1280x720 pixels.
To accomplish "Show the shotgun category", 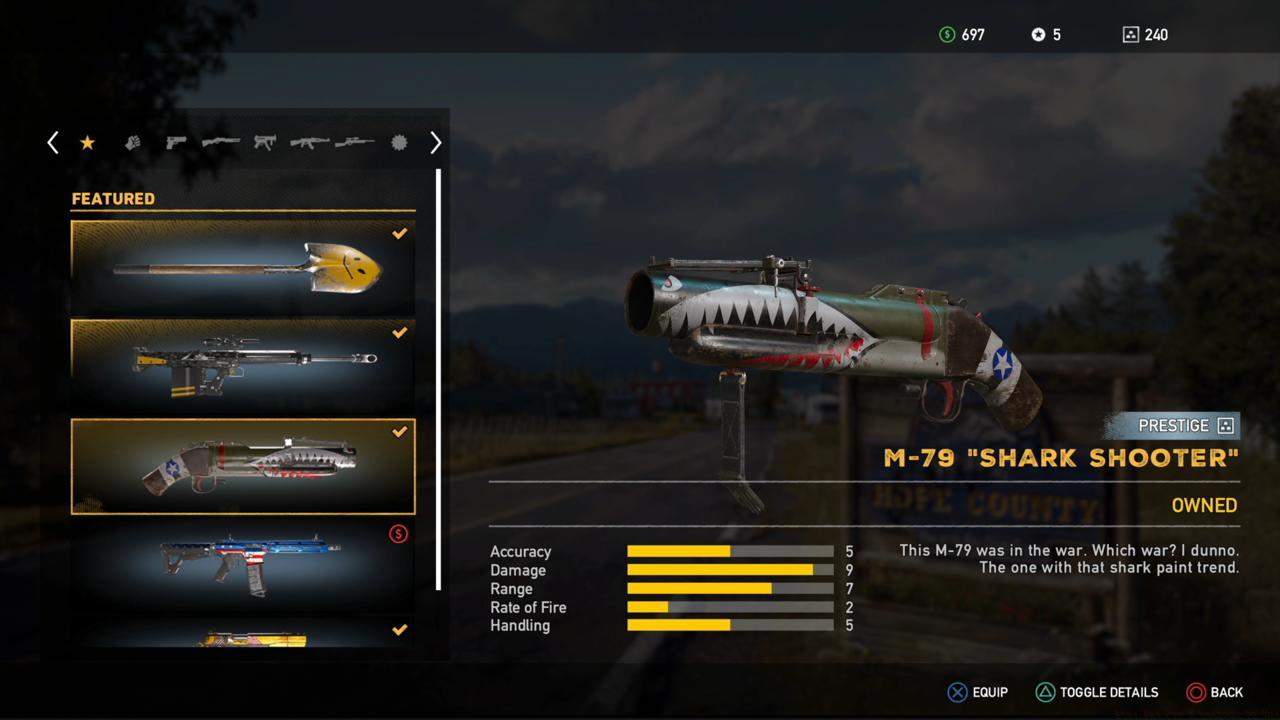I will (x=220, y=143).
